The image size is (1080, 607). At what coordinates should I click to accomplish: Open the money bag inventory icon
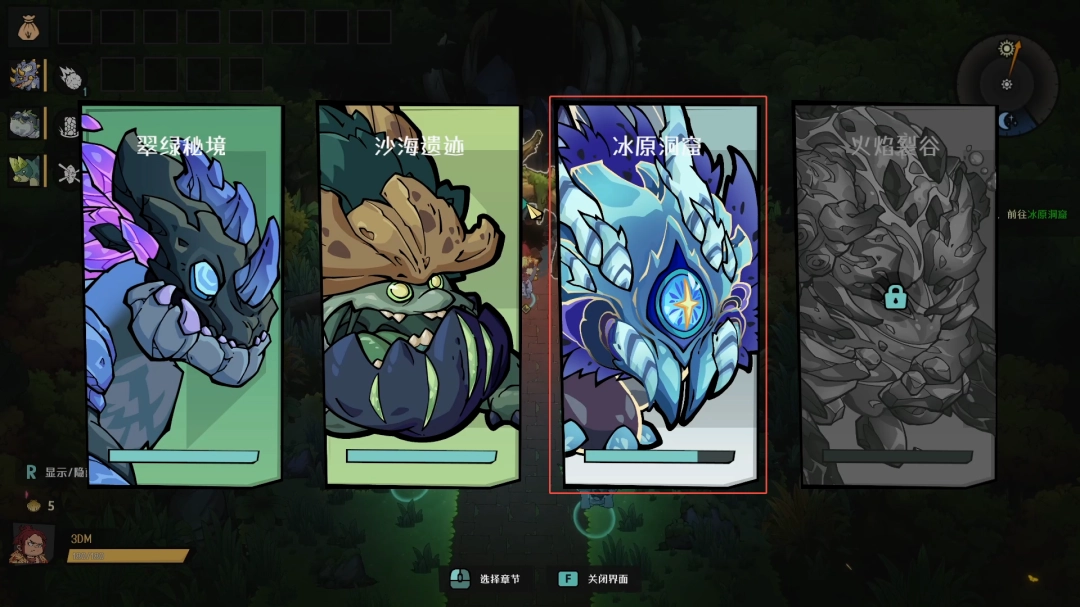point(27,26)
